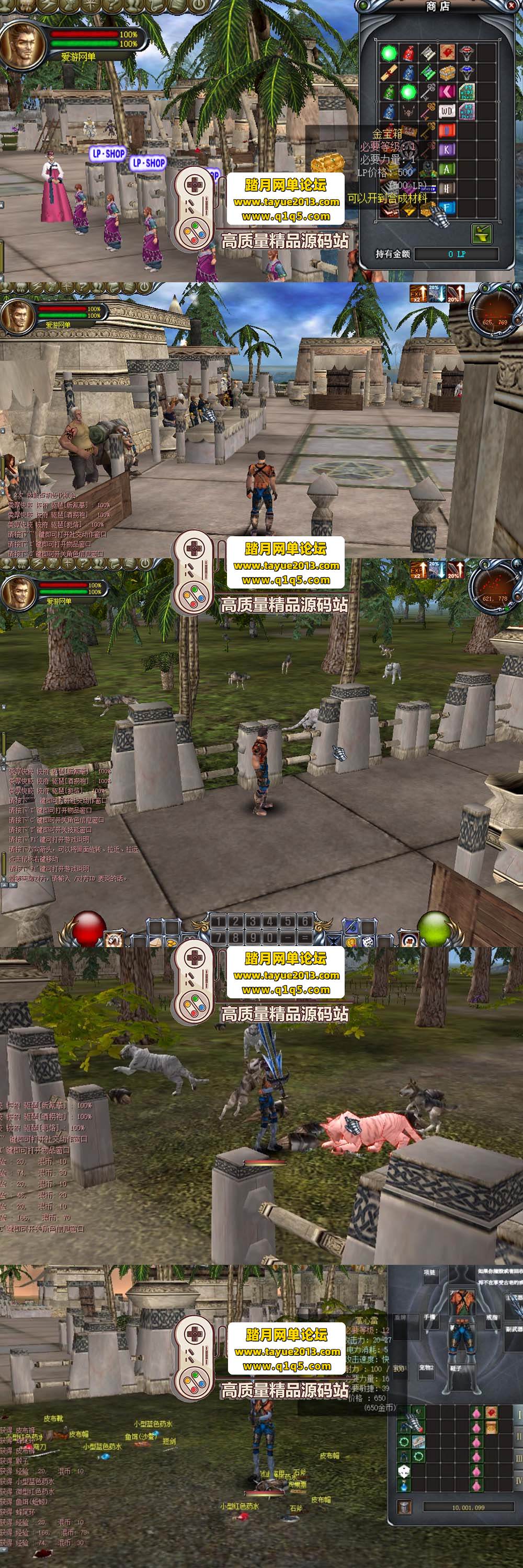Select the white dice inventory item
523x1568 pixels.
403,1471
